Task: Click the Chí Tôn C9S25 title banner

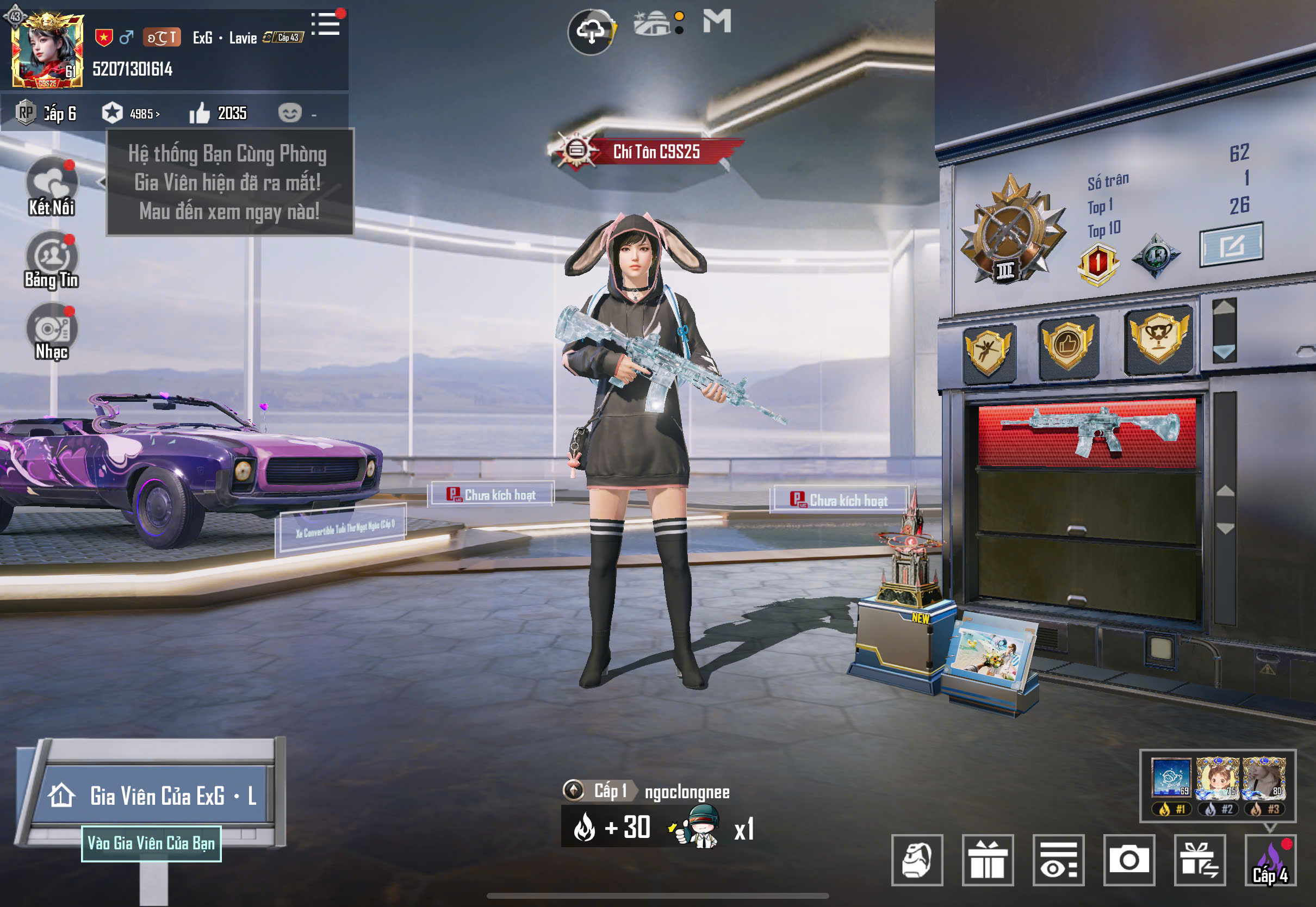Action: pyautogui.click(x=655, y=152)
